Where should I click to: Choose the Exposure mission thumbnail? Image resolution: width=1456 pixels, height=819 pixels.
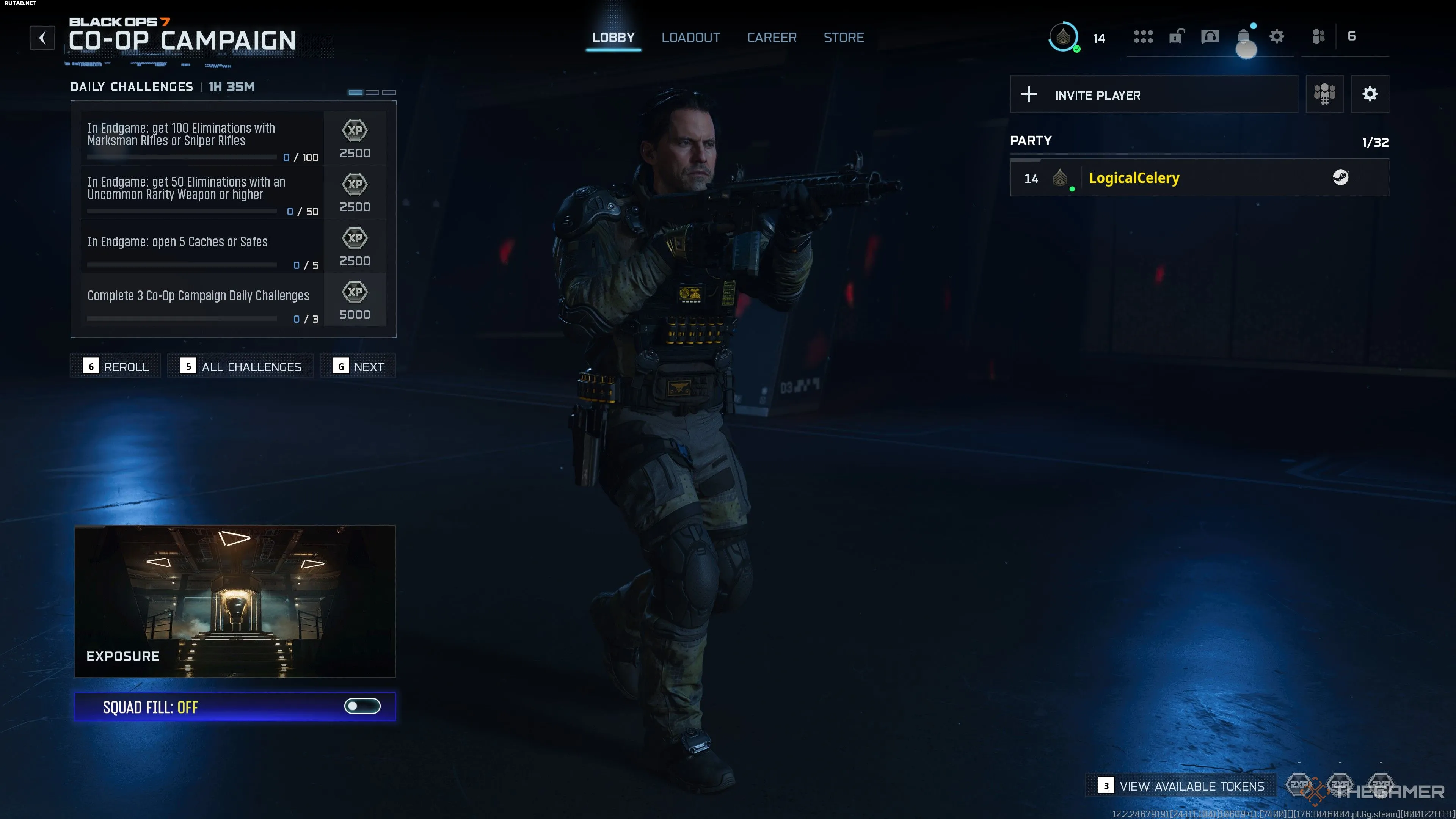[x=235, y=601]
